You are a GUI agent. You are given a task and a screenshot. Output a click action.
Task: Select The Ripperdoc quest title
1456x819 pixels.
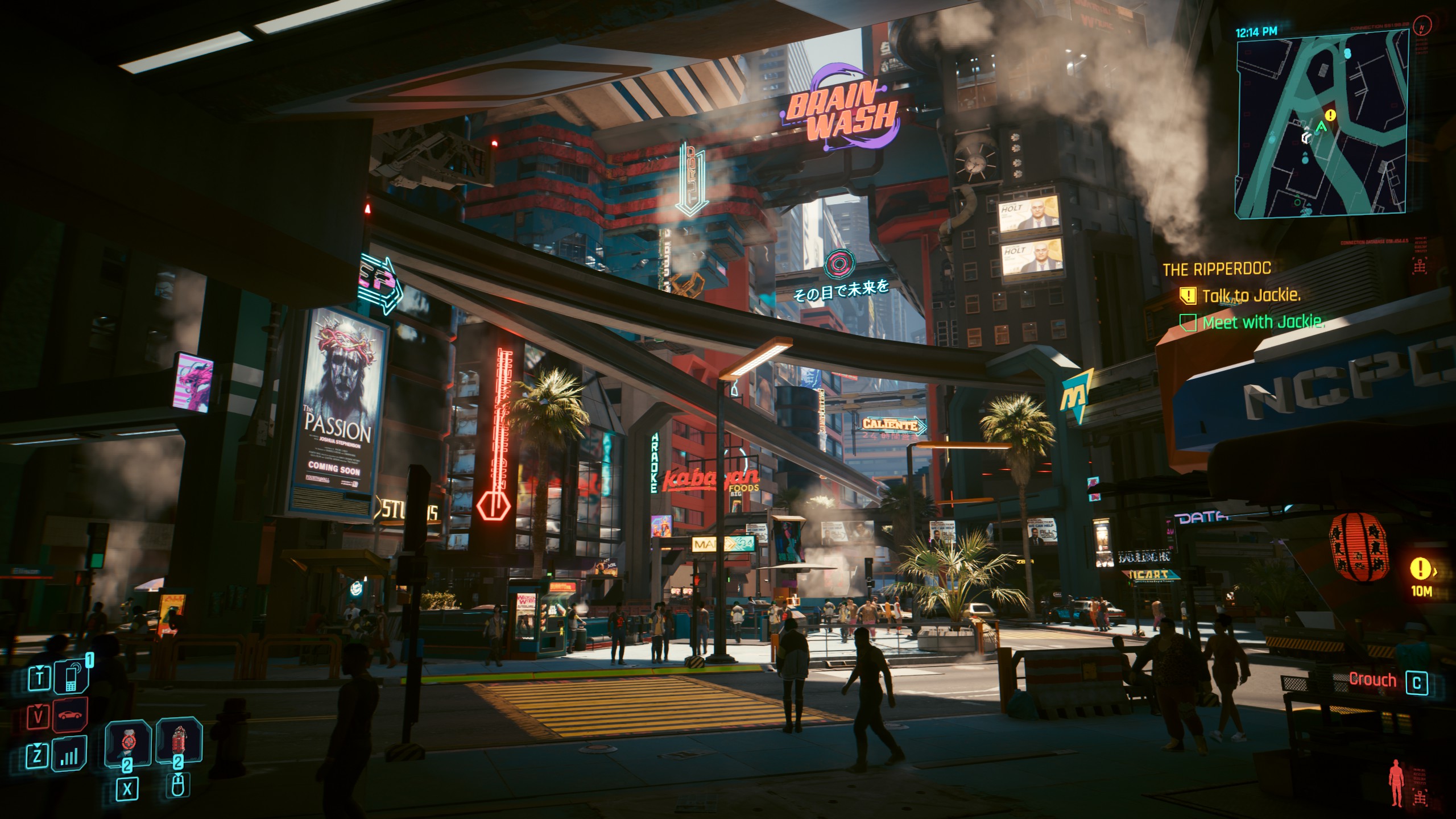[1217, 269]
